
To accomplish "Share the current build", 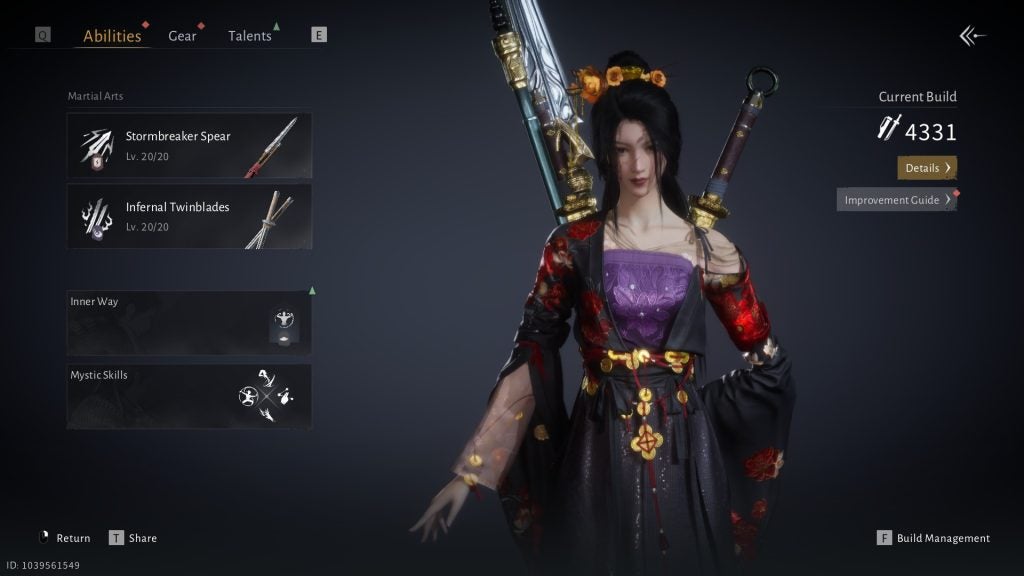I will (x=133, y=538).
